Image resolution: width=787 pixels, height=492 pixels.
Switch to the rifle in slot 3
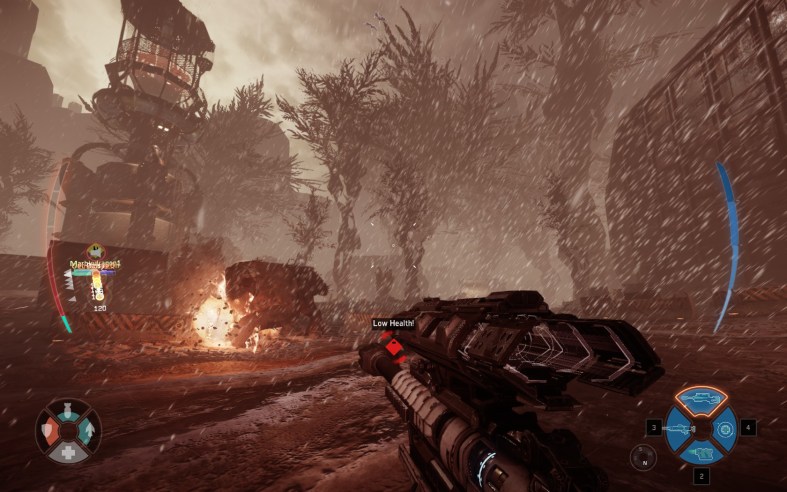point(677,428)
